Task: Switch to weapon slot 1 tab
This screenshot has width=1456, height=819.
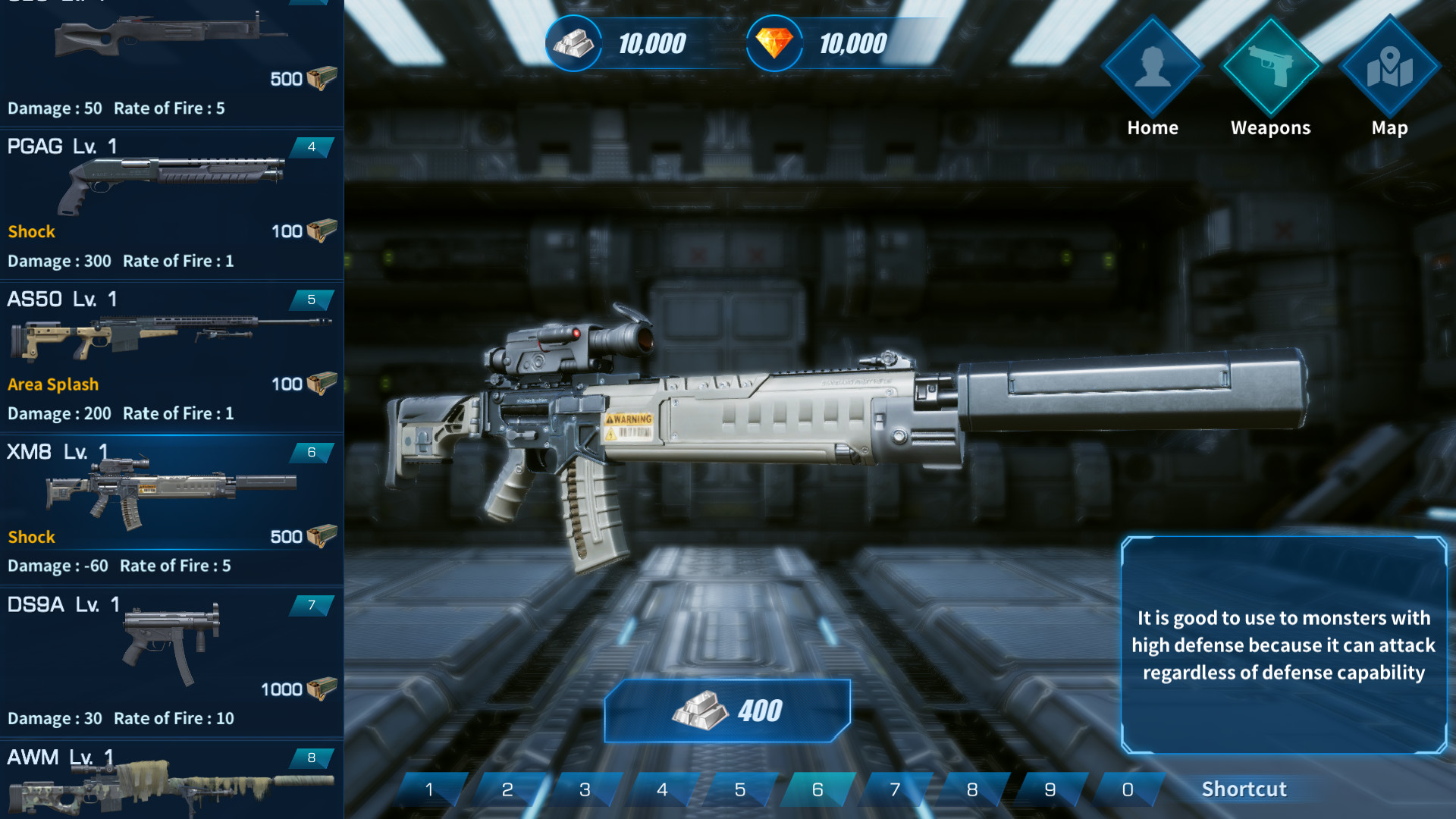Action: [429, 789]
